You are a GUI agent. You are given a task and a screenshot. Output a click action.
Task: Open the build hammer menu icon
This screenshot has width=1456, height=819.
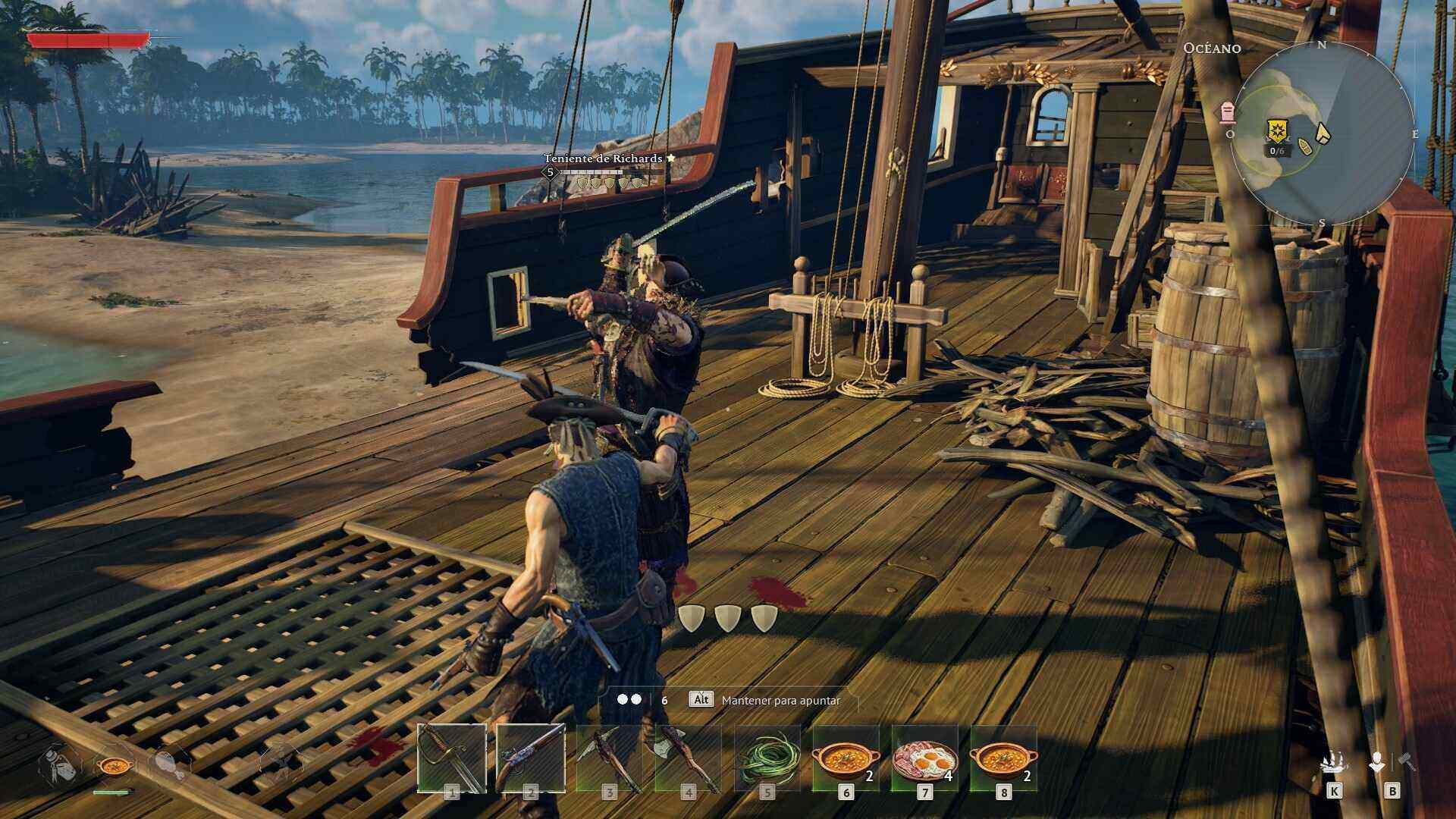click(x=1392, y=764)
